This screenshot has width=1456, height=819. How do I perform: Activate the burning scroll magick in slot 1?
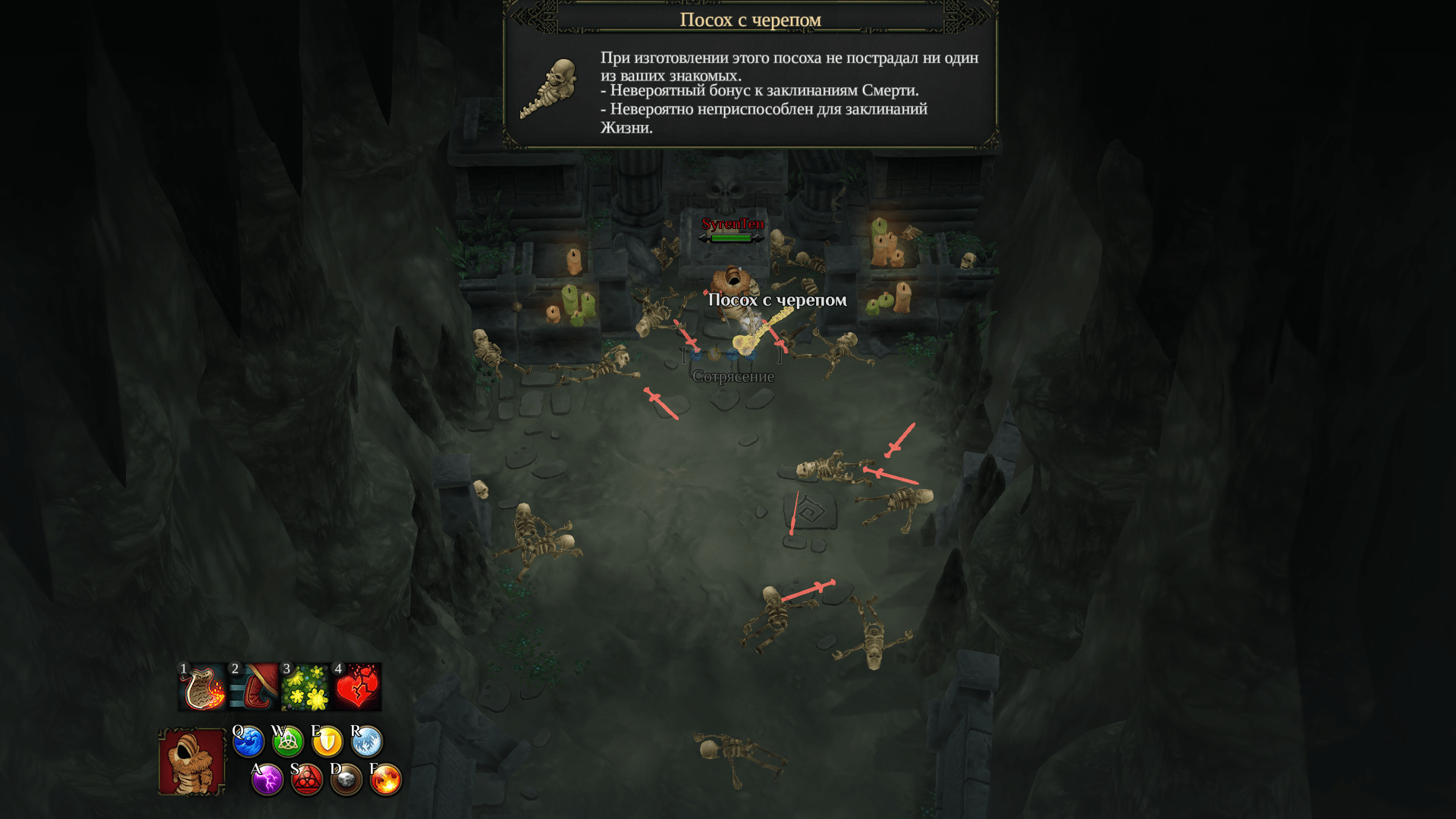(x=202, y=687)
